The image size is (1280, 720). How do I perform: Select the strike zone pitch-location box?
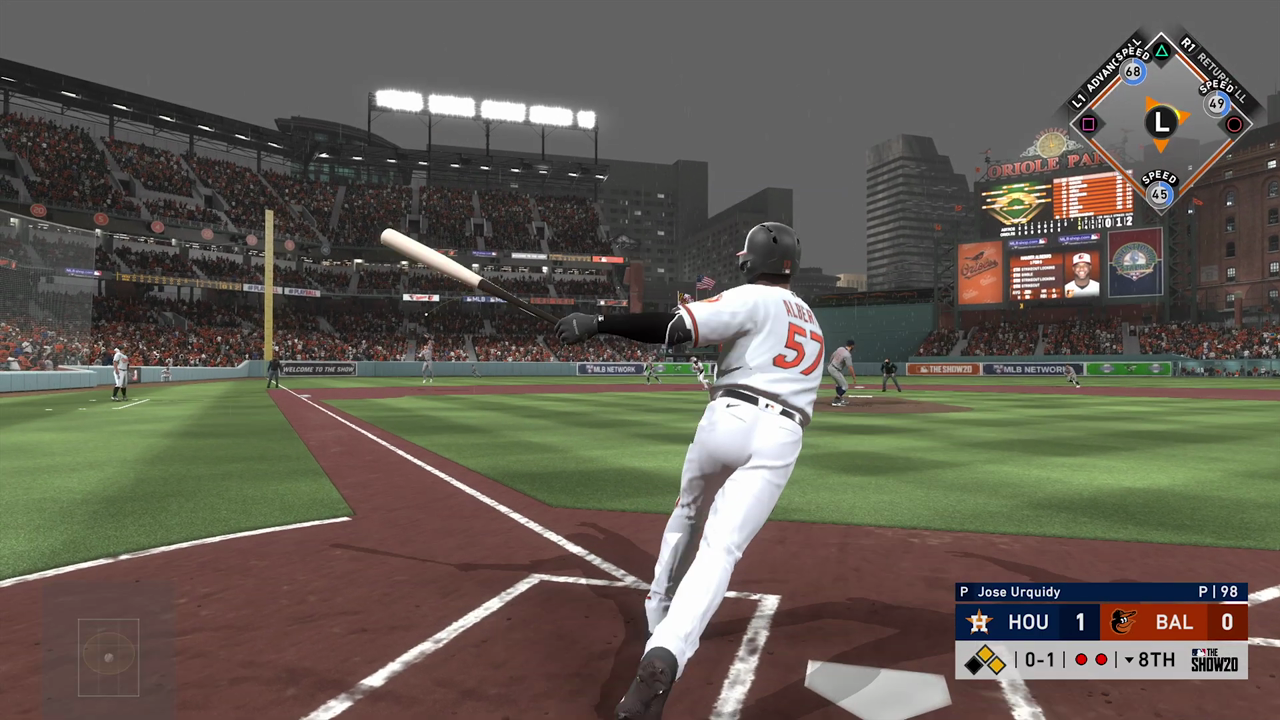tap(108, 656)
